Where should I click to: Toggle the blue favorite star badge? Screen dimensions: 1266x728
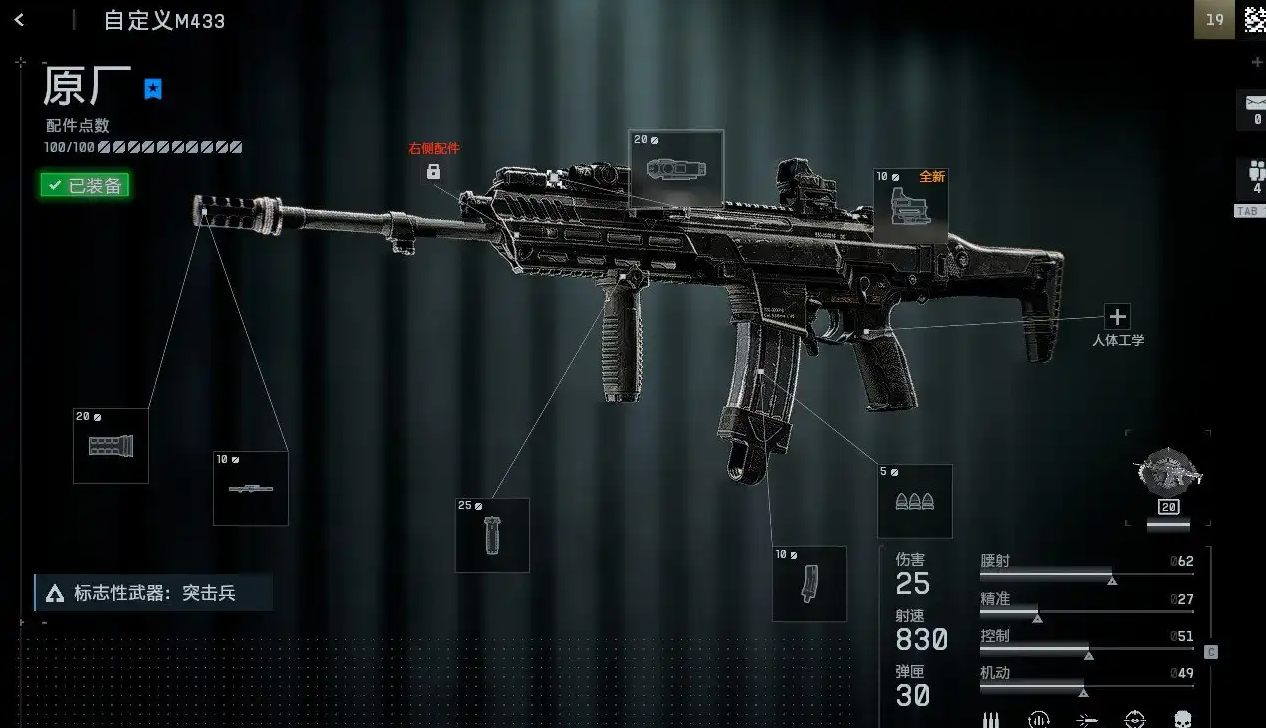153,89
